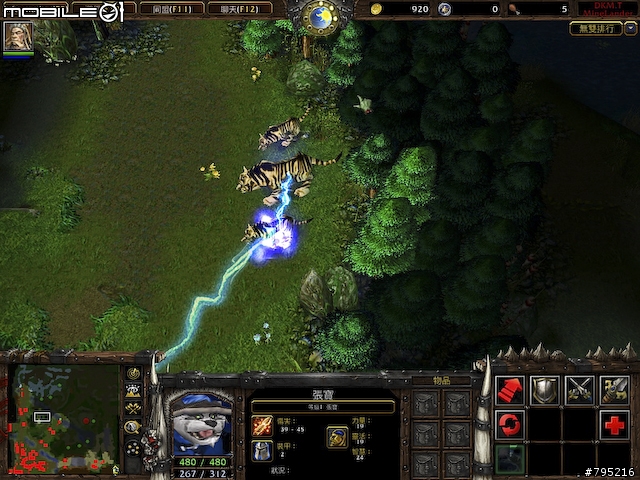
Task: Toggle minimap ally color mode button
Action: (x=133, y=408)
